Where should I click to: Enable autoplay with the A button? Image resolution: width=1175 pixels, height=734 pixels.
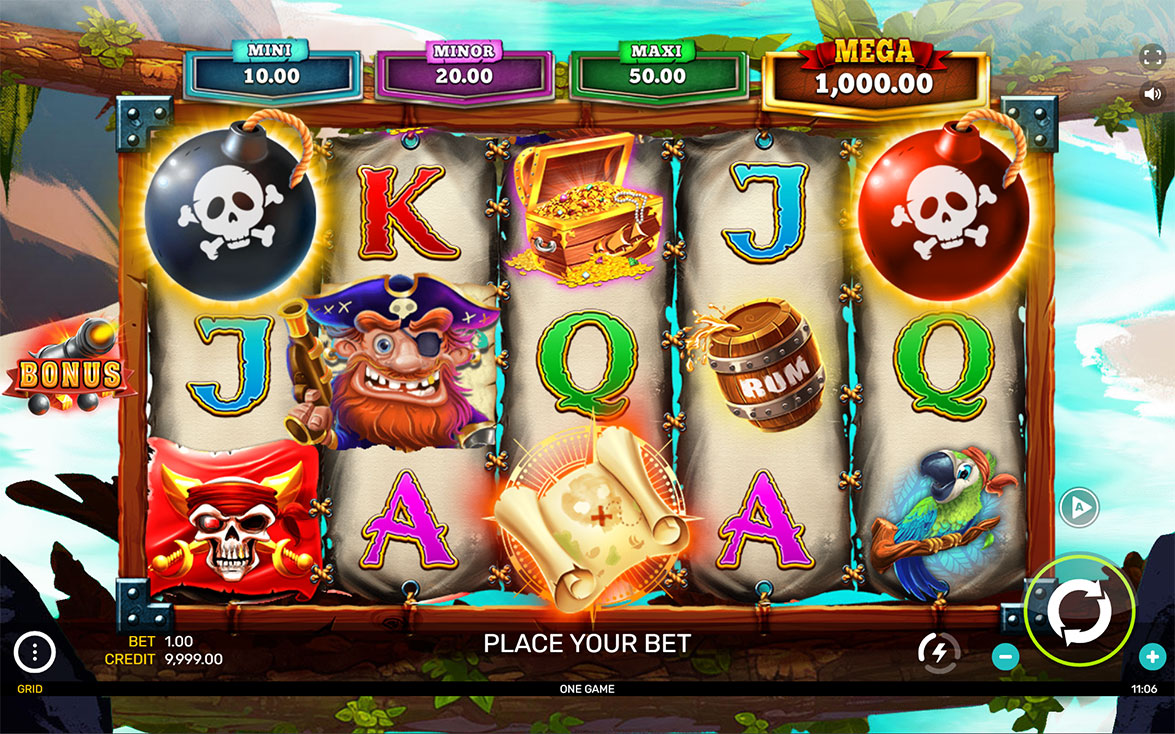[1079, 507]
